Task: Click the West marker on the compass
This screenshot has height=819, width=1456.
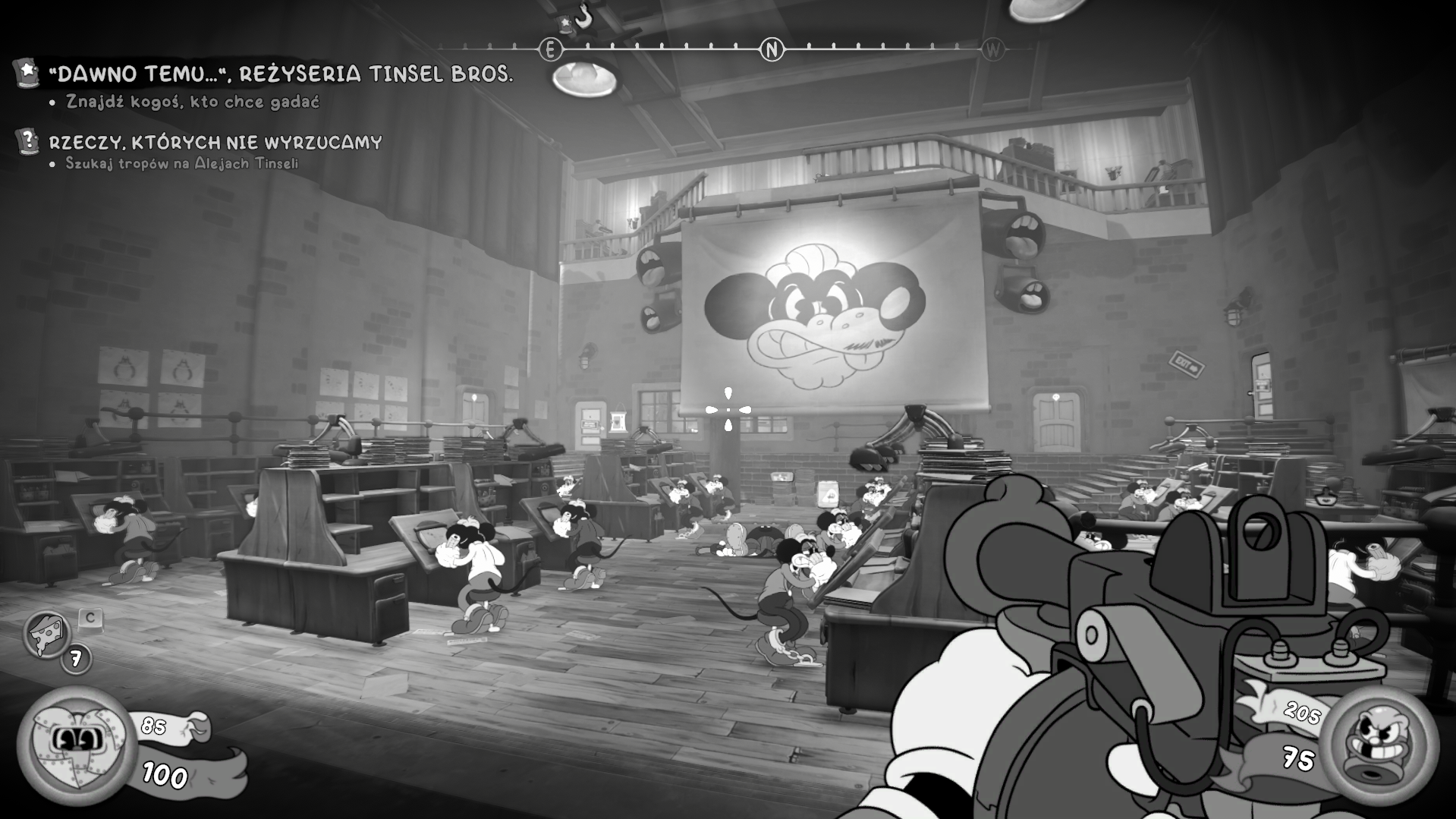Action: [992, 50]
